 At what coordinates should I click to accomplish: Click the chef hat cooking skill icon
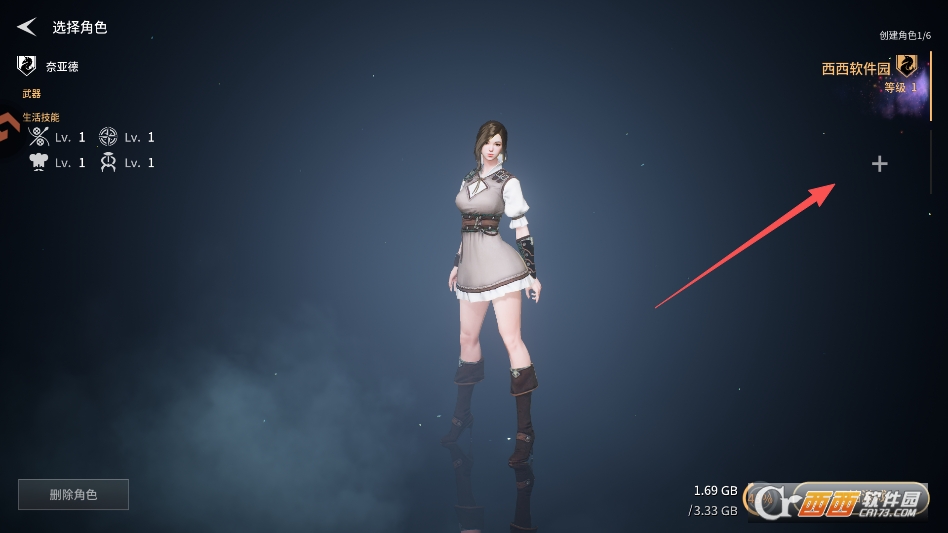39,162
